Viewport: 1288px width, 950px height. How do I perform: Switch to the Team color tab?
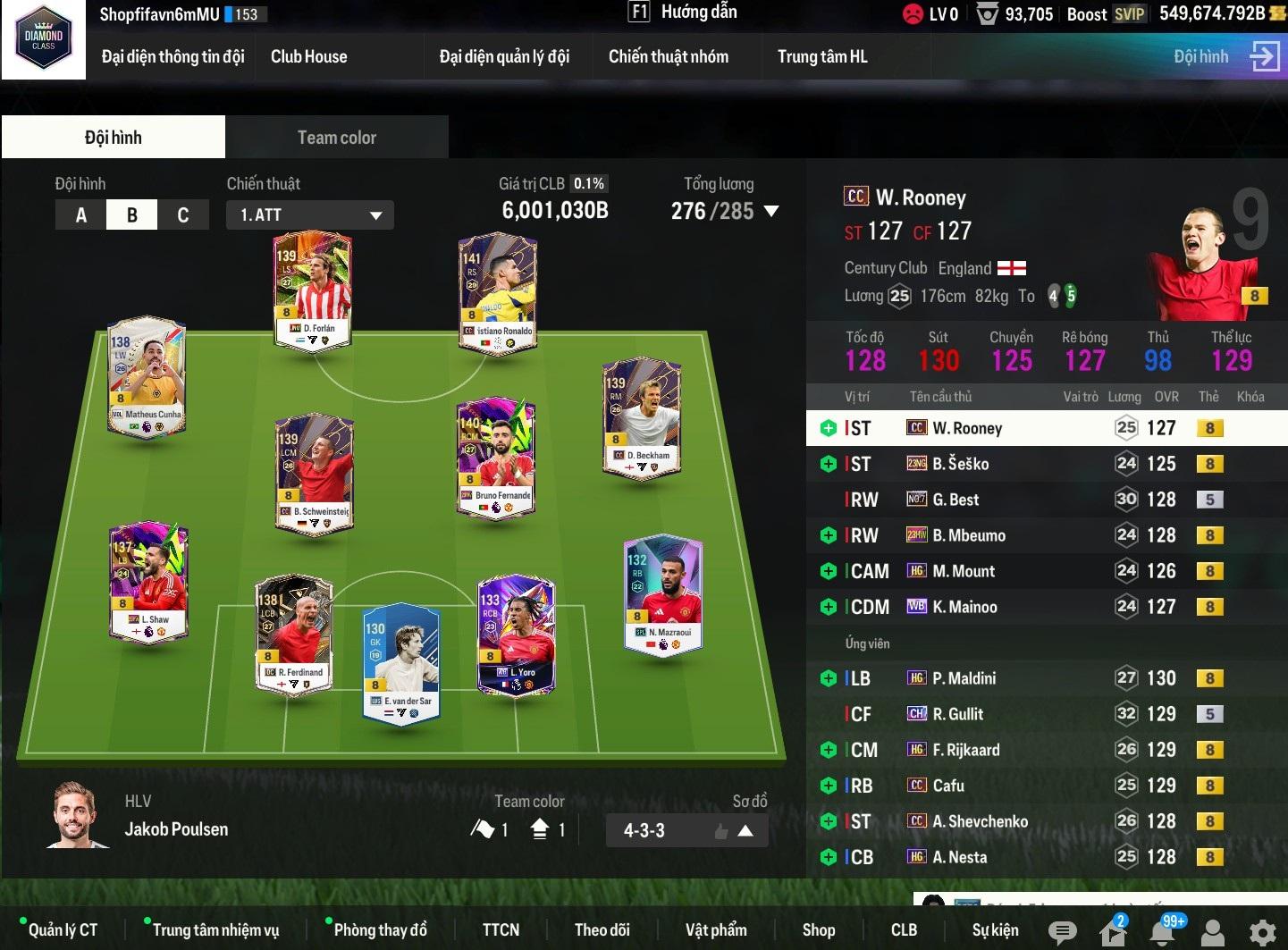tap(336, 138)
